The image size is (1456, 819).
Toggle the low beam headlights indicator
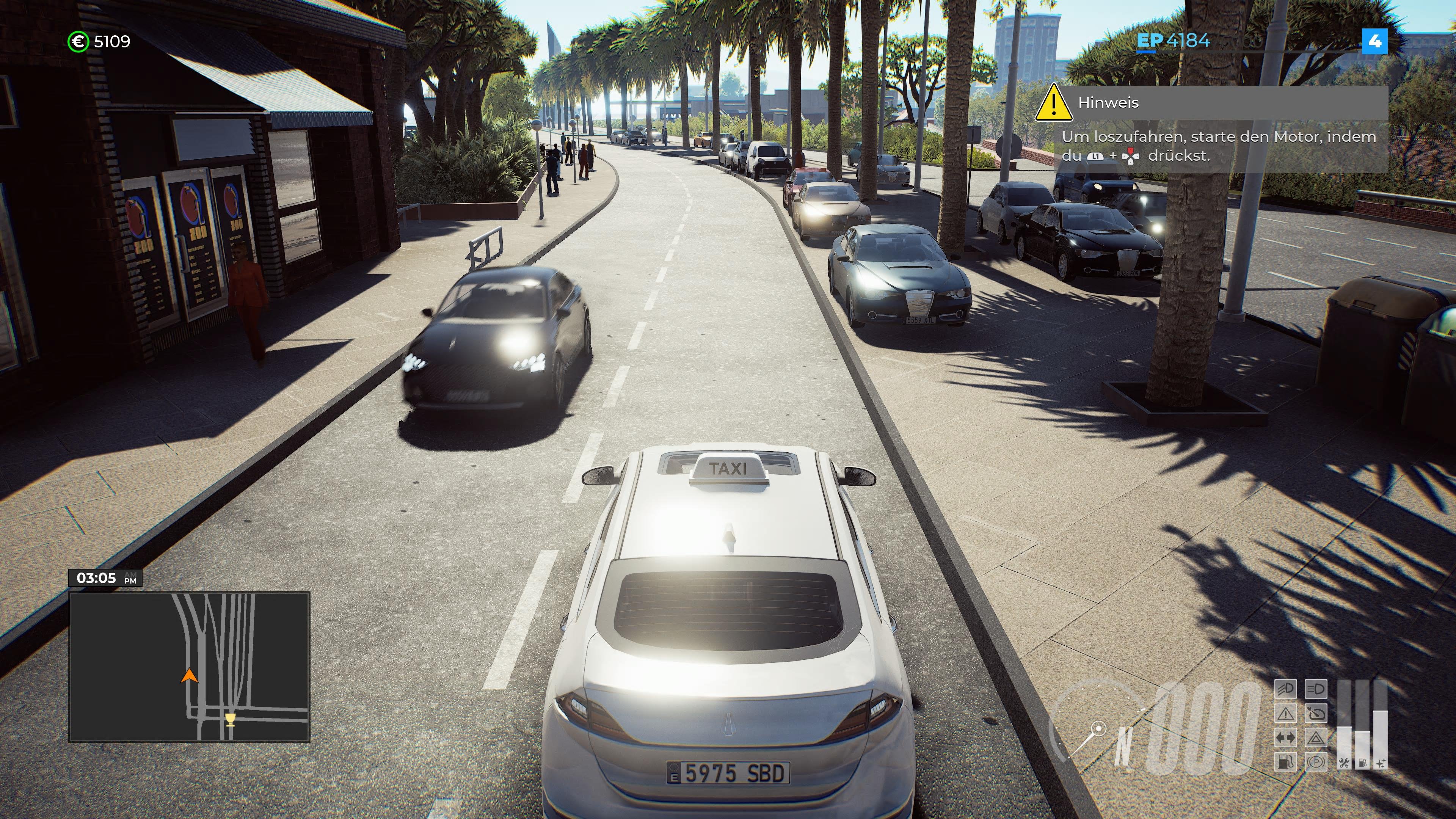point(1286,689)
